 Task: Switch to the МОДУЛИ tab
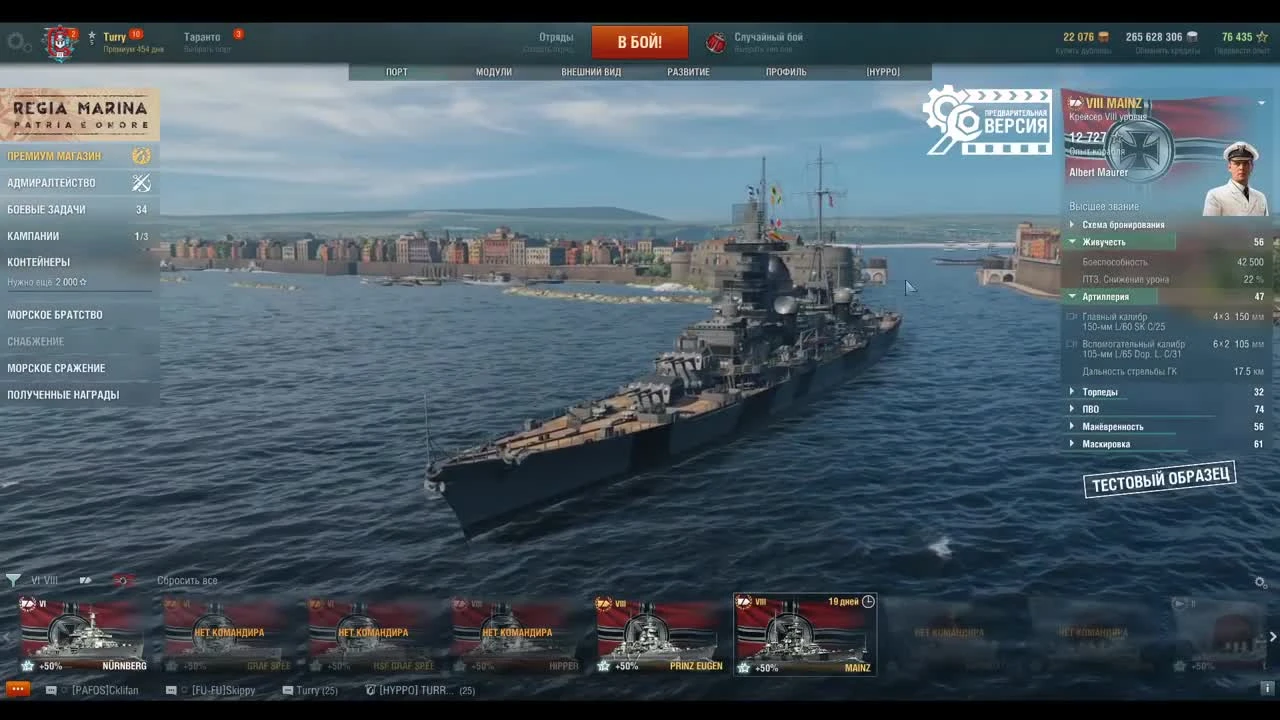[x=493, y=71]
